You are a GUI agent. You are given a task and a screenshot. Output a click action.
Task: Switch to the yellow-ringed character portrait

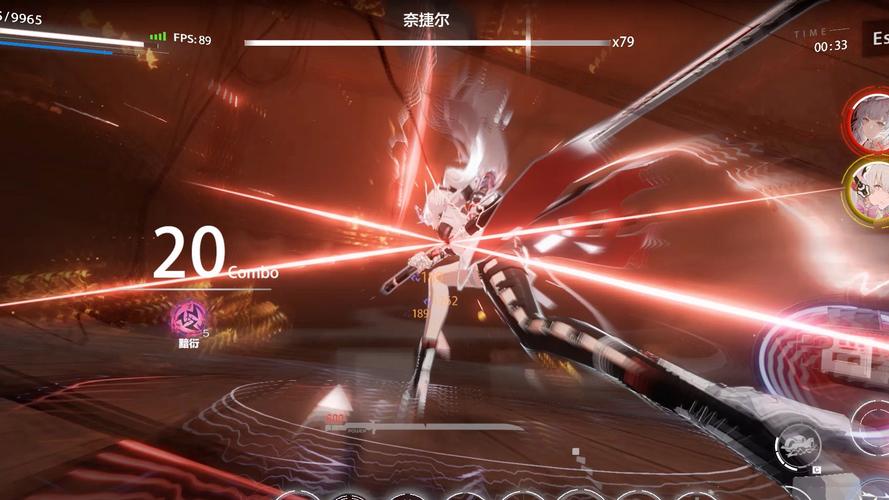point(868,188)
